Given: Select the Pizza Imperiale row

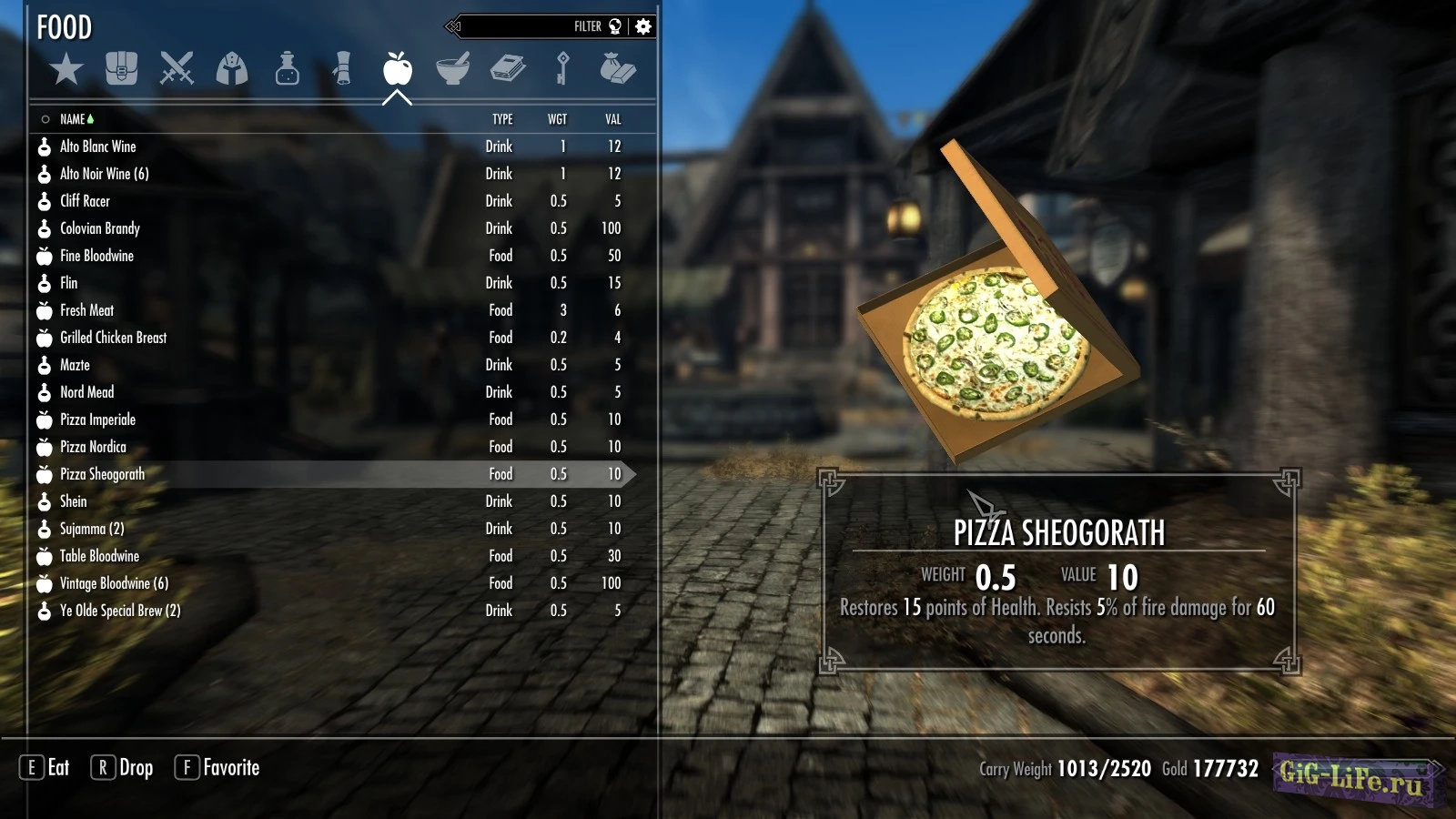Looking at the screenshot, I should click(98, 420).
